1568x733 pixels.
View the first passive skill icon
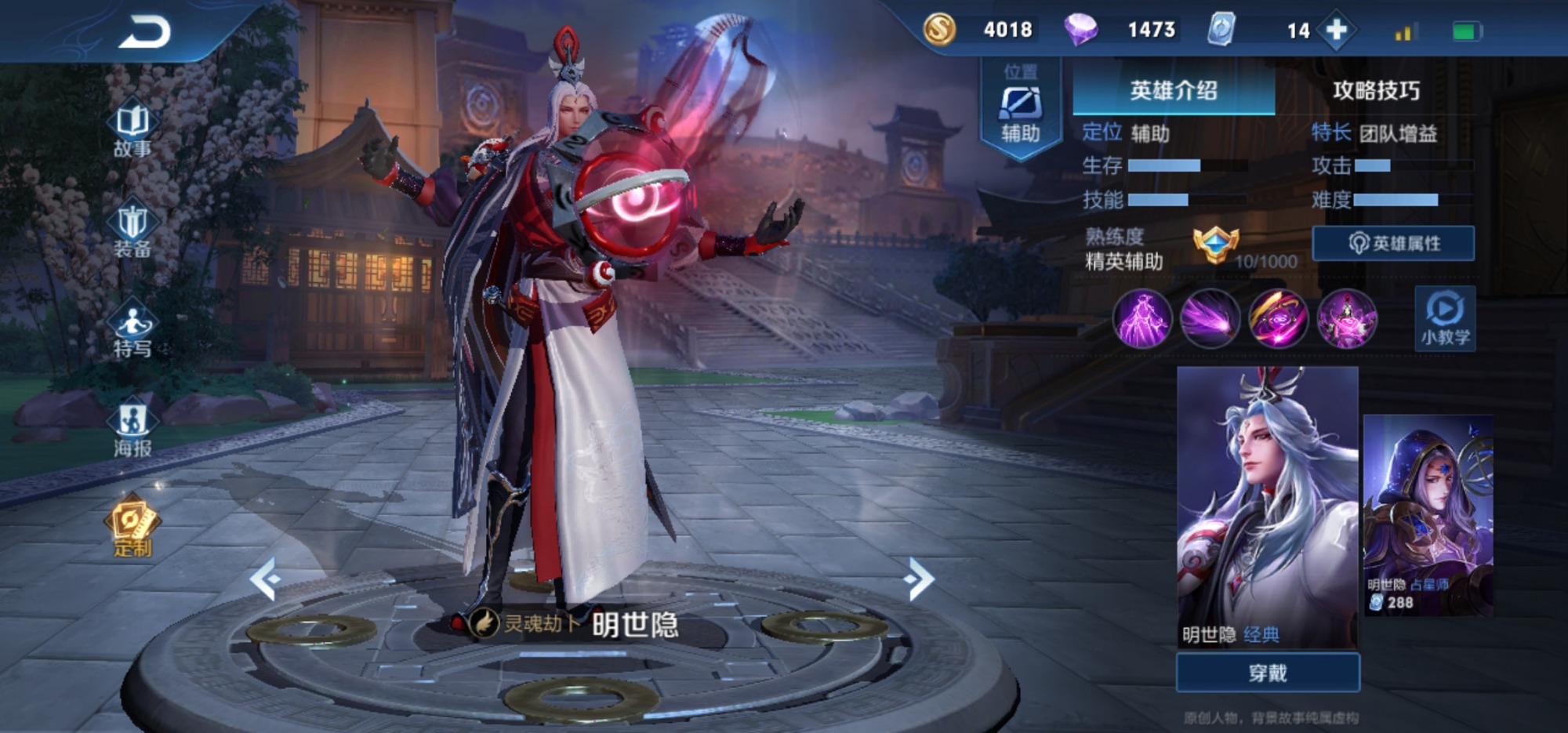coord(1142,319)
